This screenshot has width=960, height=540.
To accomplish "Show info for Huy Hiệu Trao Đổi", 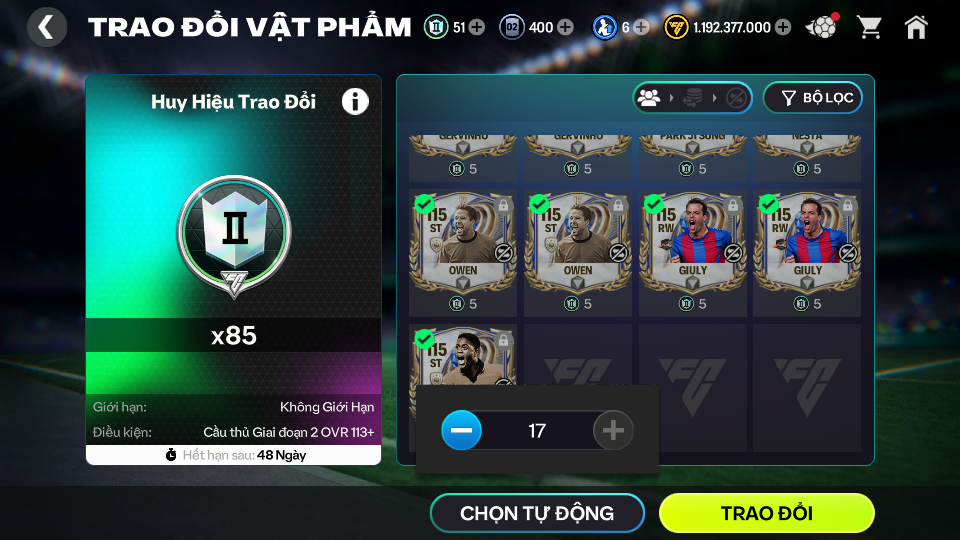I will [355, 101].
